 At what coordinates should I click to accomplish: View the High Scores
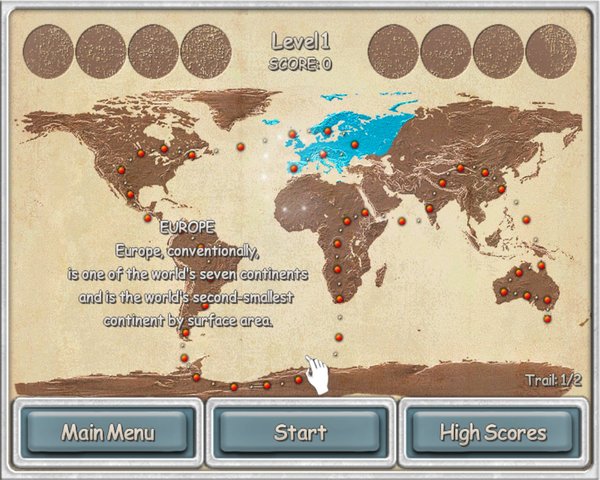click(493, 433)
